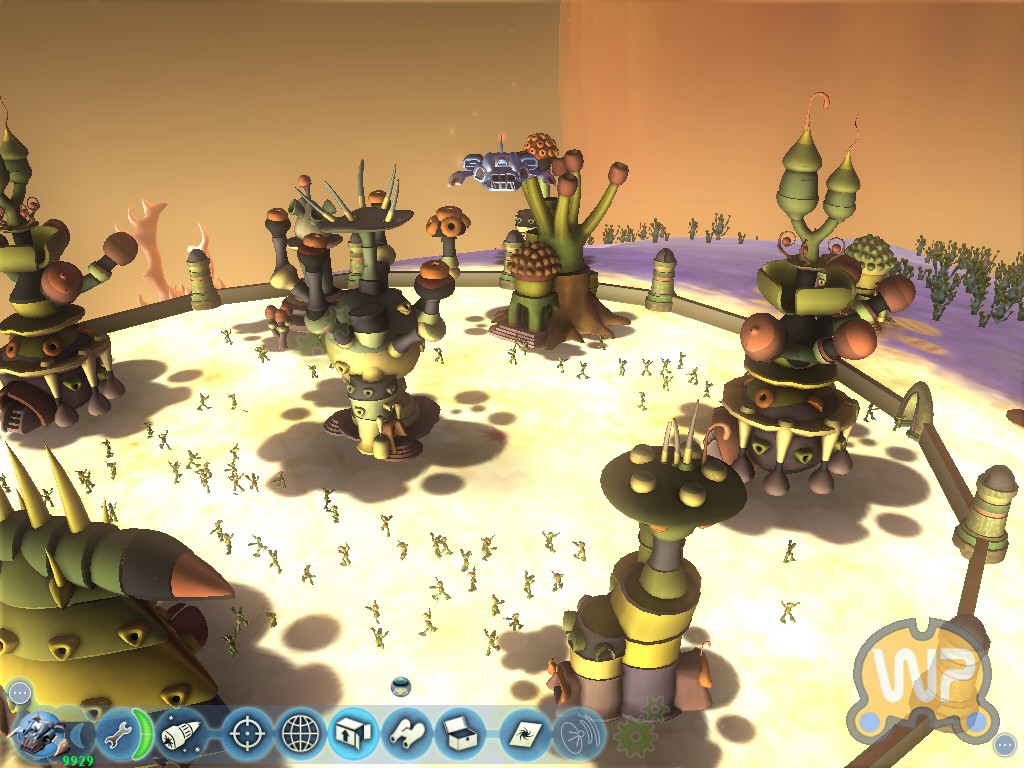1024x768 pixels.
Task: Open the cargo box inventory icon
Action: coord(460,735)
